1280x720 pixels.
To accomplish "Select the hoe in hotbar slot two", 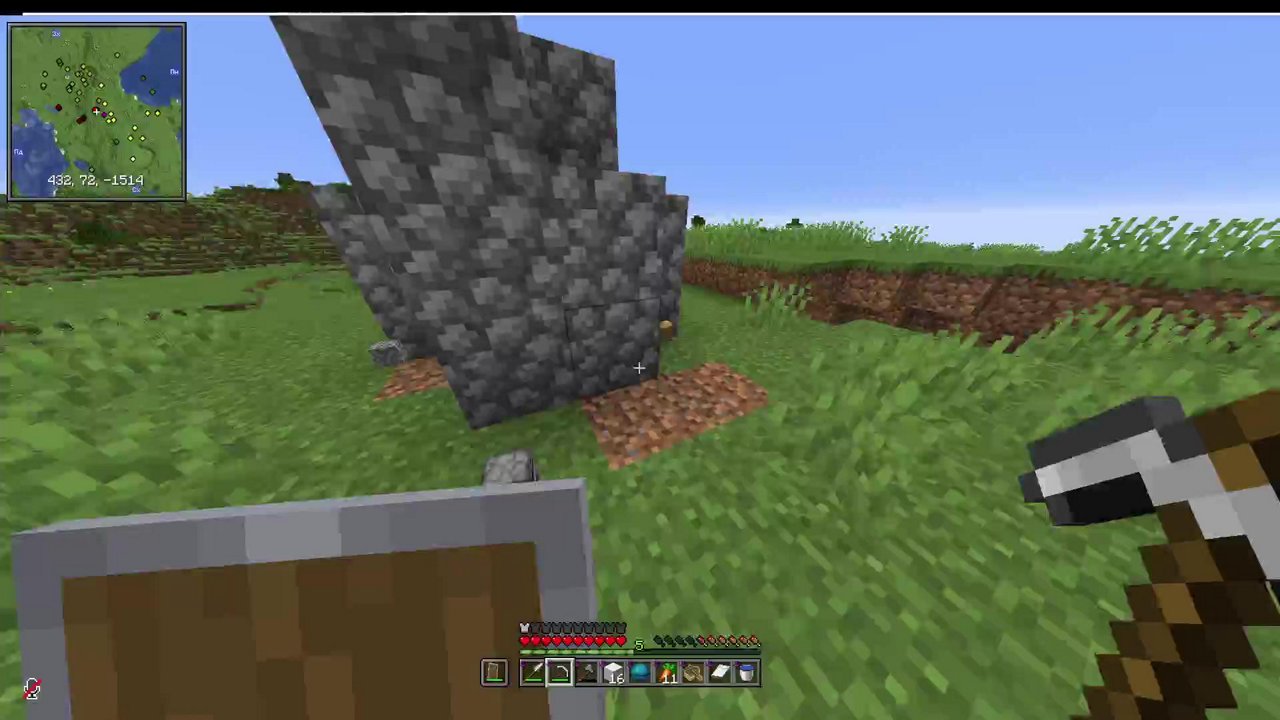I will (x=559, y=673).
